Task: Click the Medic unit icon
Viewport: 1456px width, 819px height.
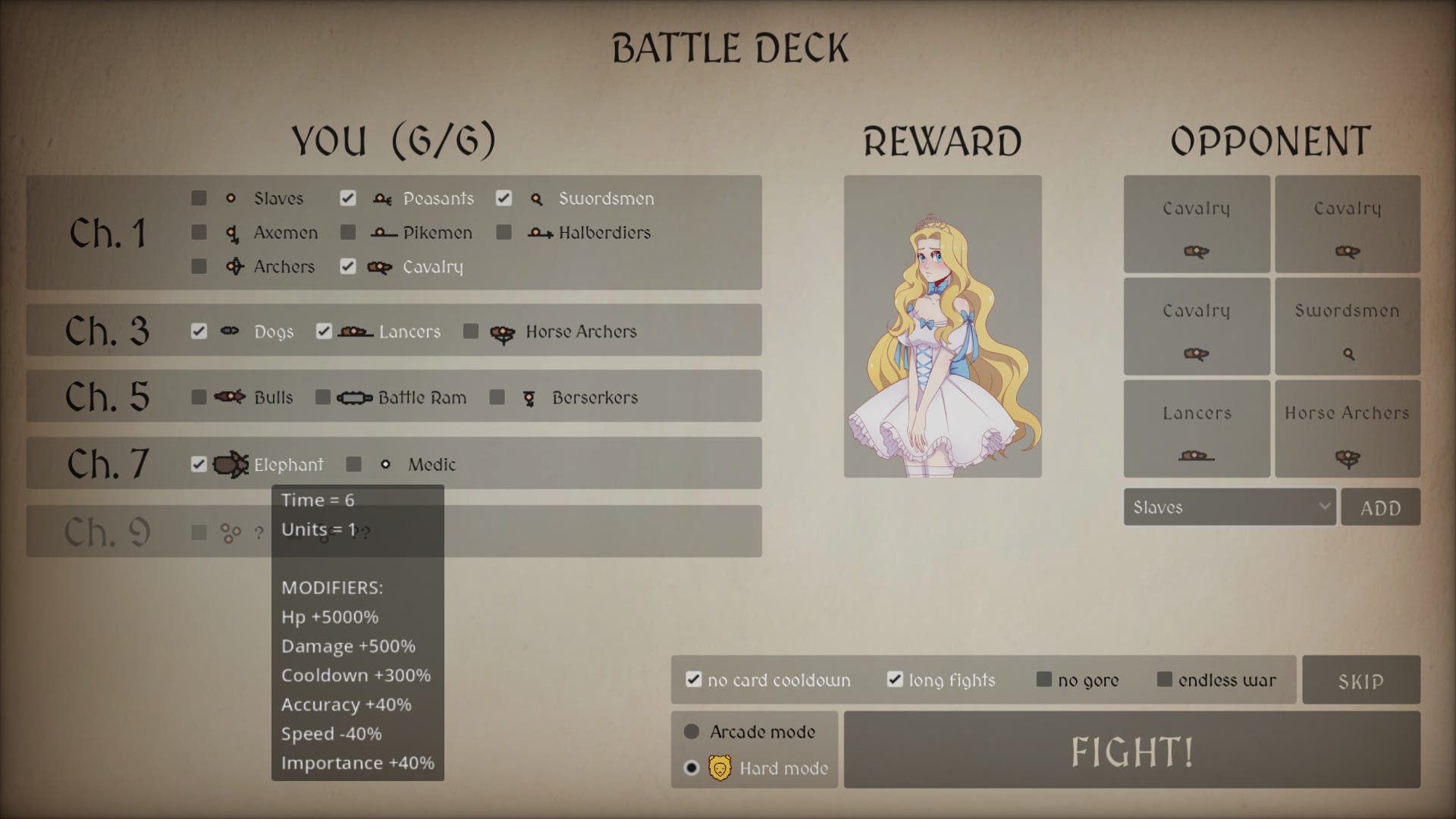Action: point(387,464)
